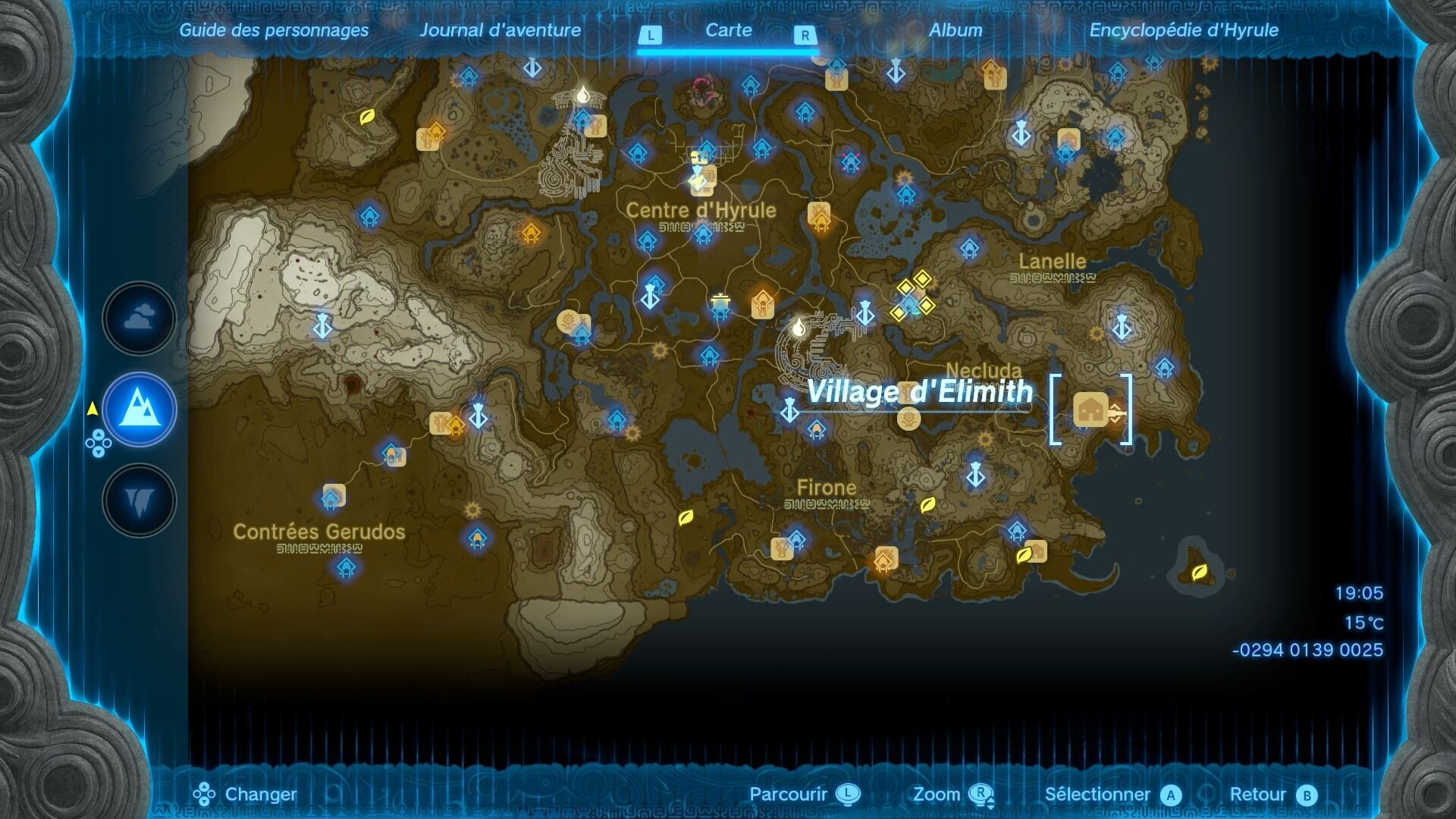The height and width of the screenshot is (819, 1456).
Task: Switch to the sky map layer with the clouds icon
Action: tap(139, 318)
